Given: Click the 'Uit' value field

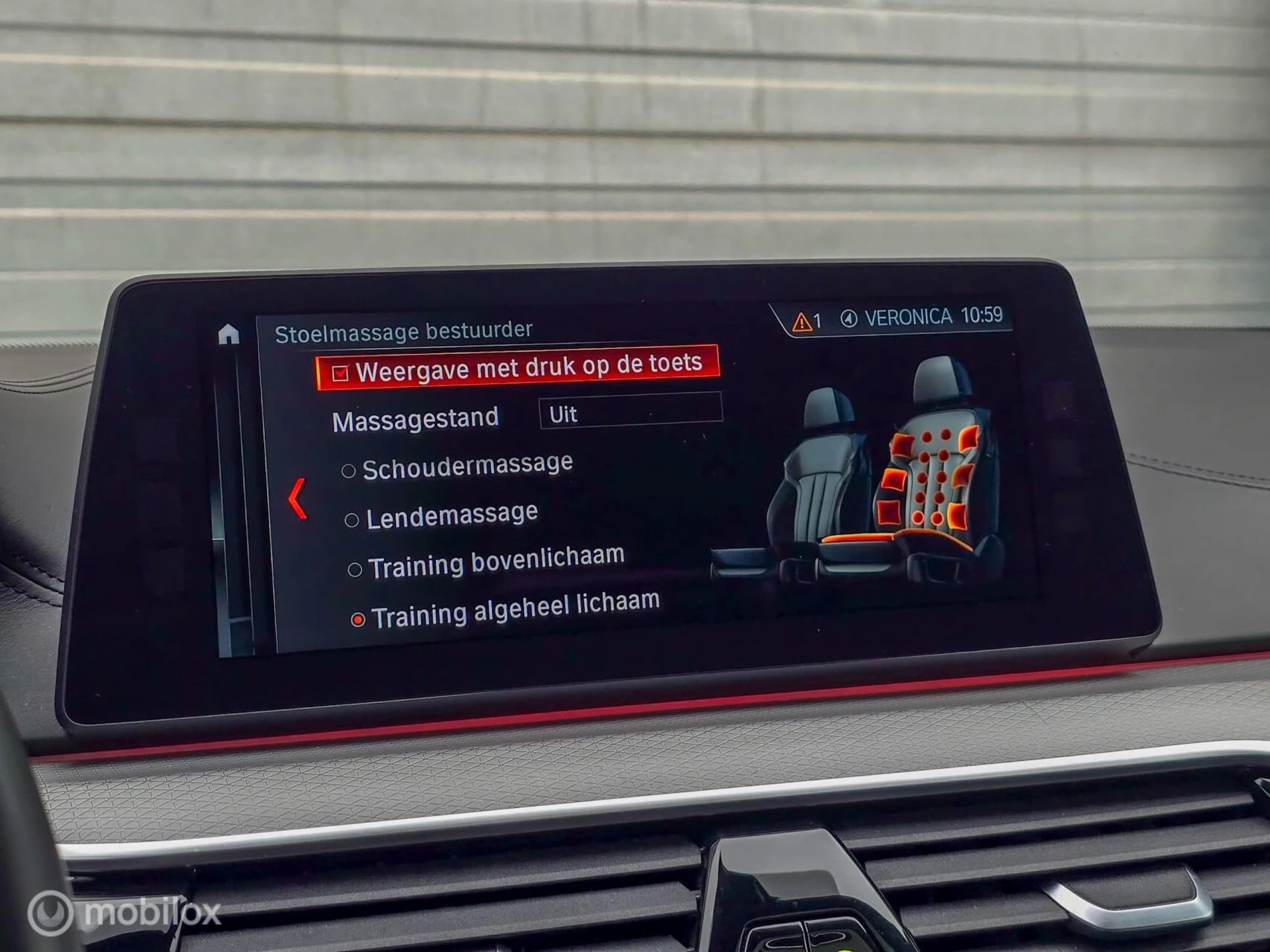Looking at the screenshot, I should point(563,414).
